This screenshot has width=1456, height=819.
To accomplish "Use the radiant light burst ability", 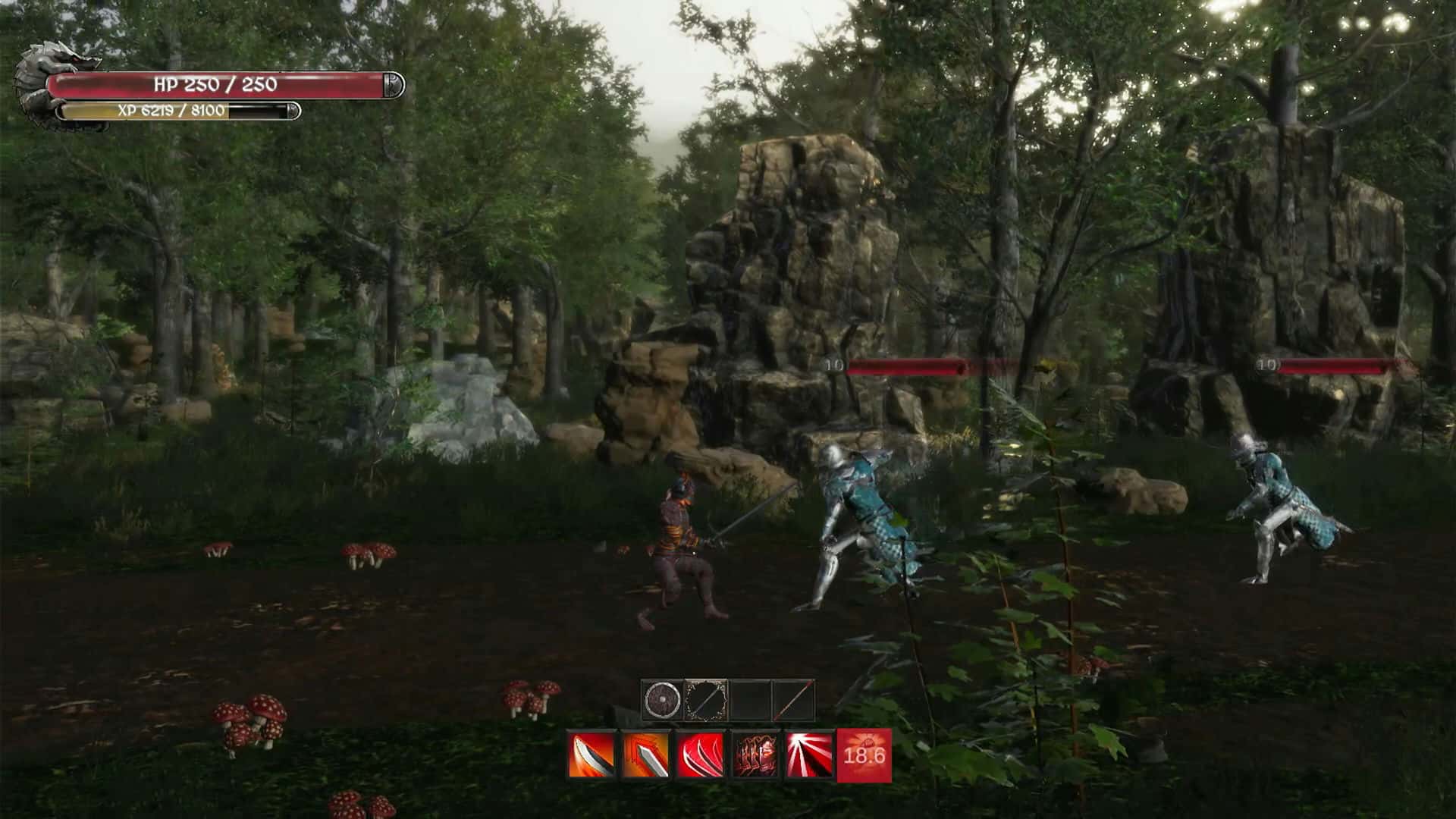I will (x=809, y=755).
